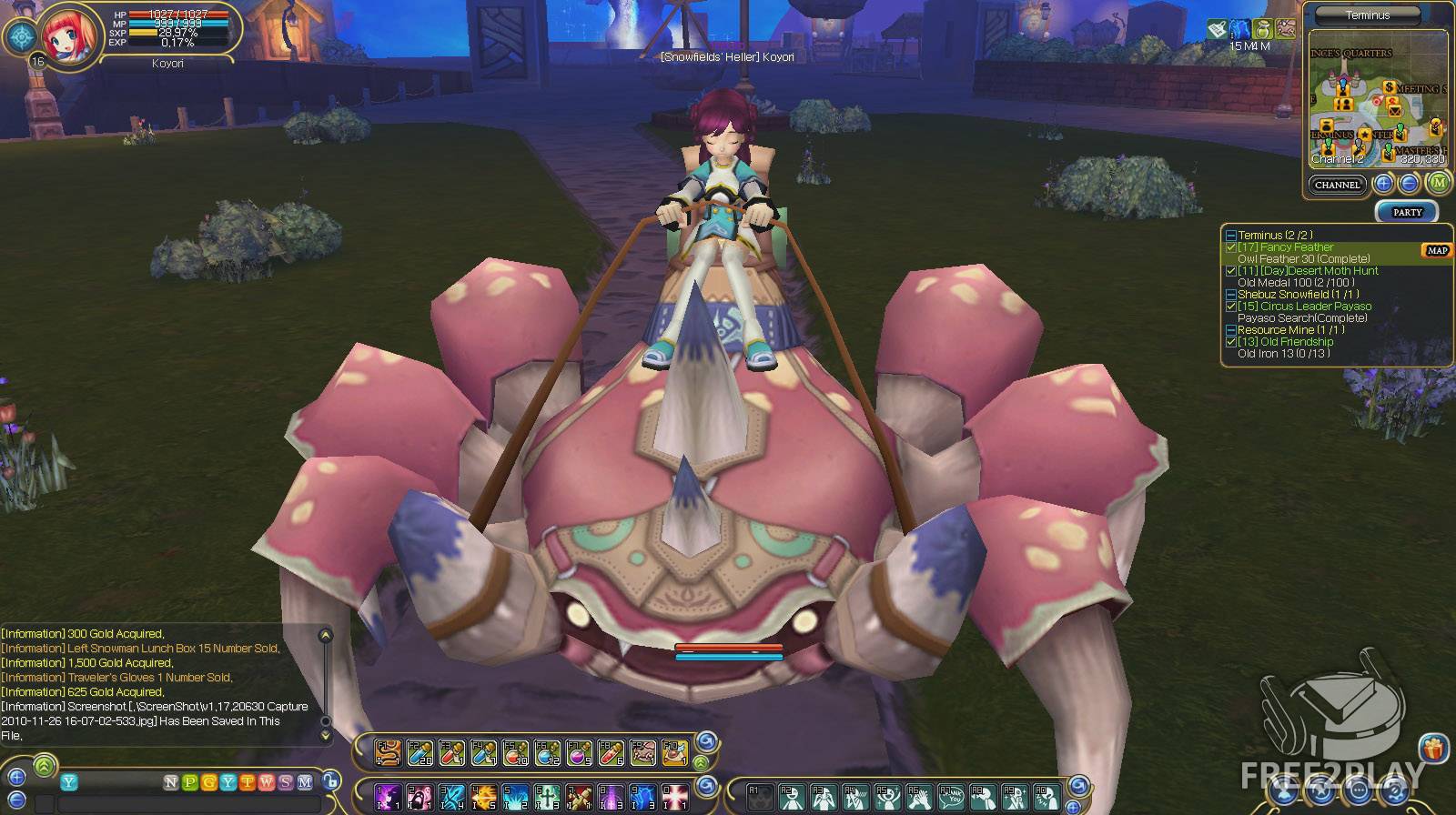
Task: Untick the Desert Moth Hunt quest checkbox
Action: tap(1231, 271)
